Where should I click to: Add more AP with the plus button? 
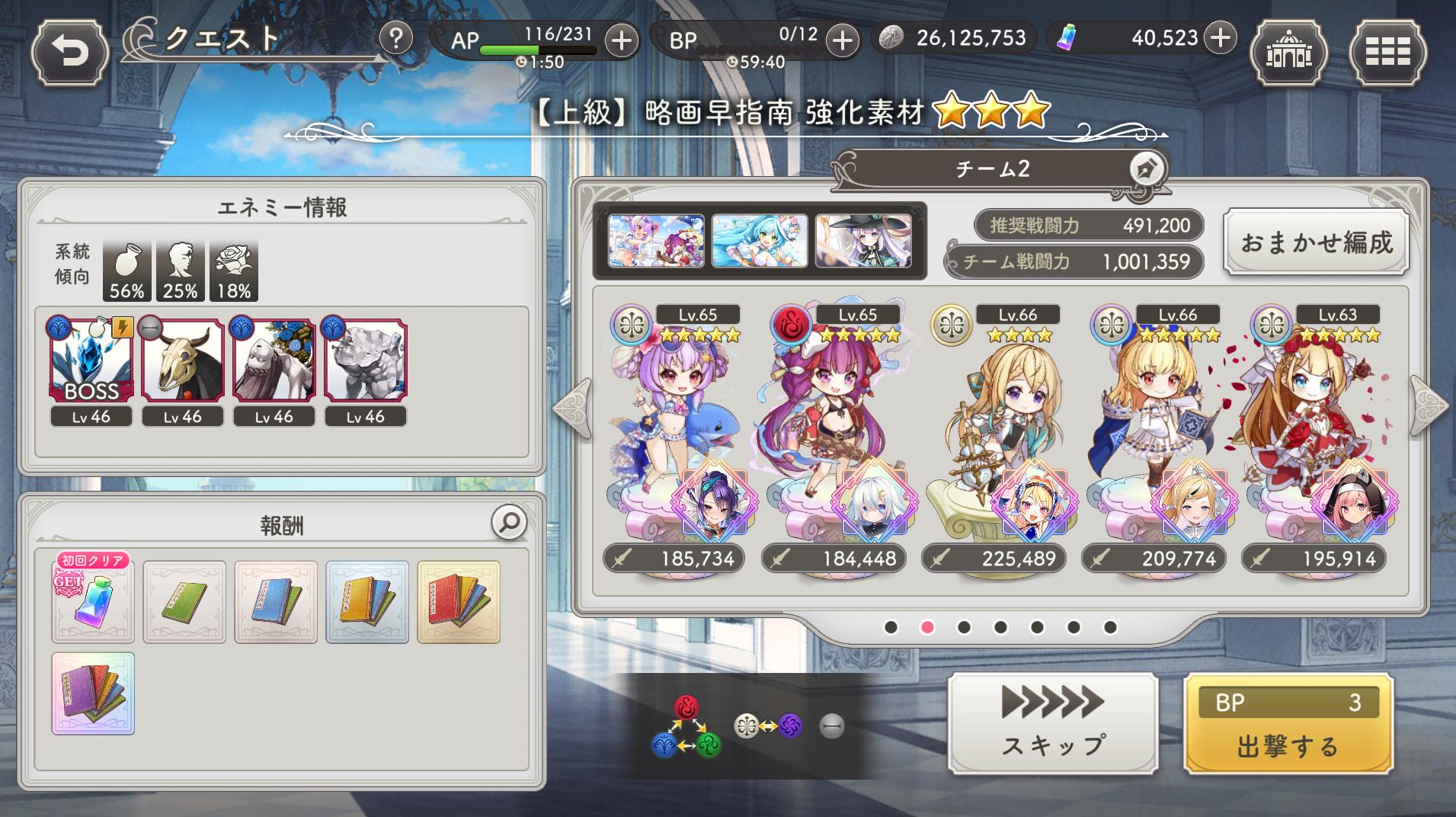pos(622,40)
